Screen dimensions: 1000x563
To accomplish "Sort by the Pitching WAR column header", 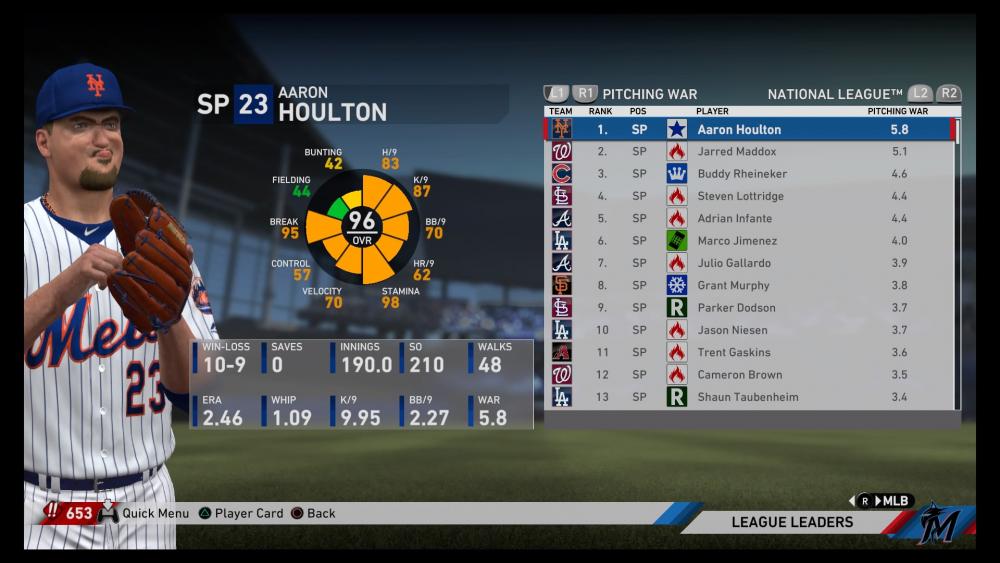I will click(897, 111).
